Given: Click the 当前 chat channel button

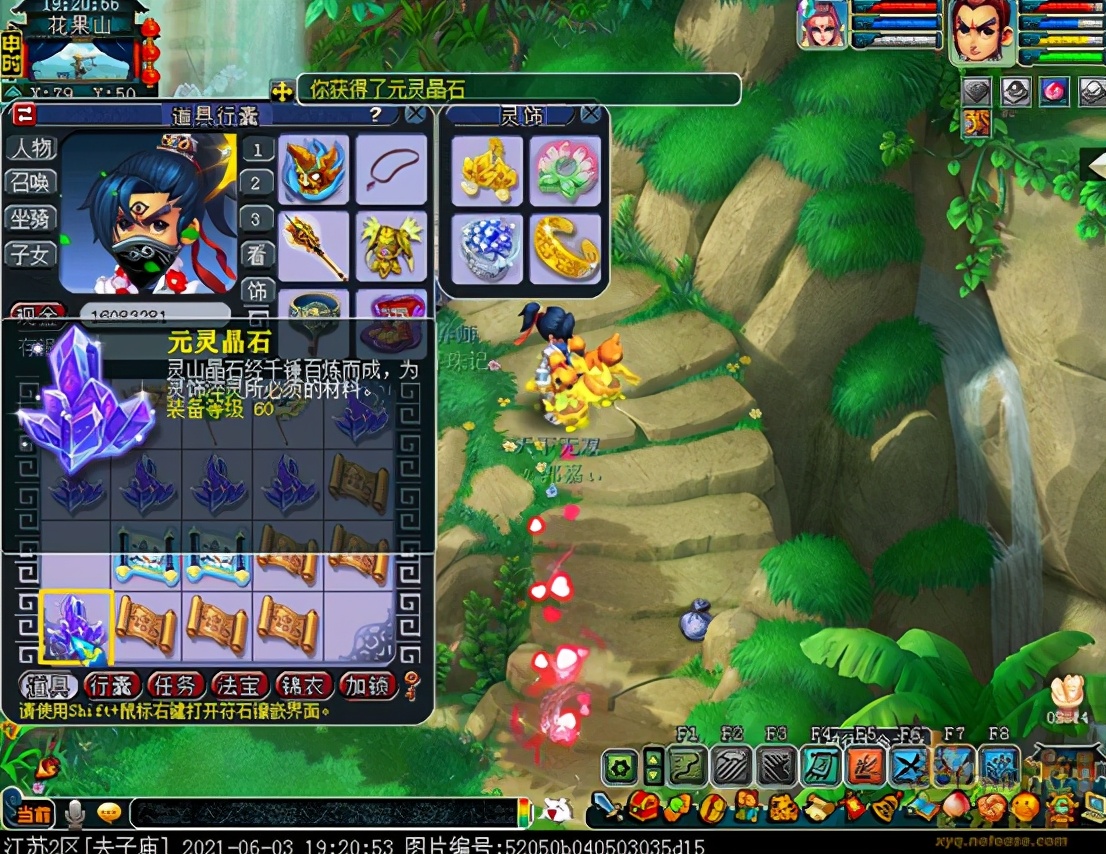Looking at the screenshot, I should (x=33, y=814).
